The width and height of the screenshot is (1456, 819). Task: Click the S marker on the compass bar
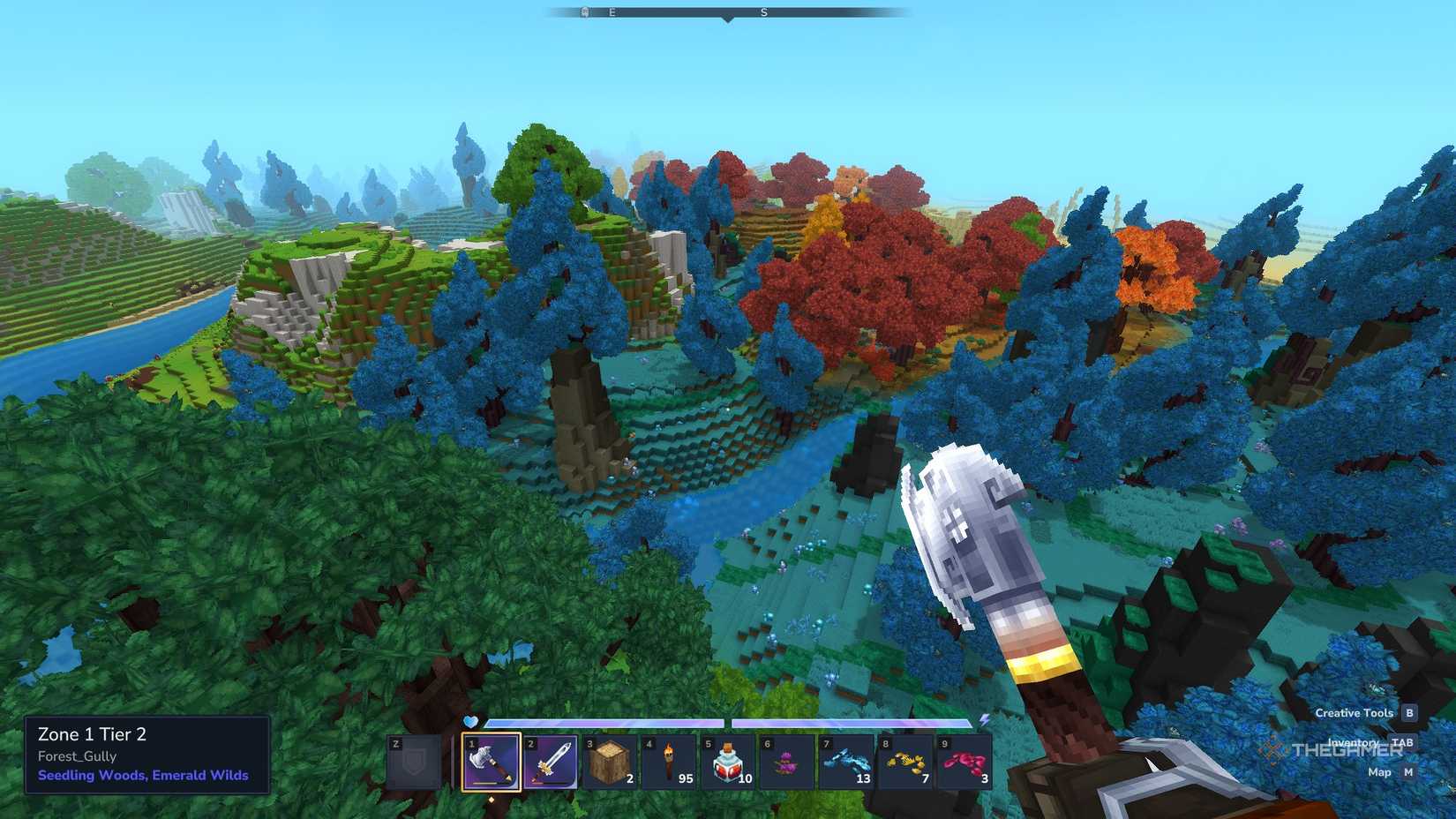click(x=762, y=12)
